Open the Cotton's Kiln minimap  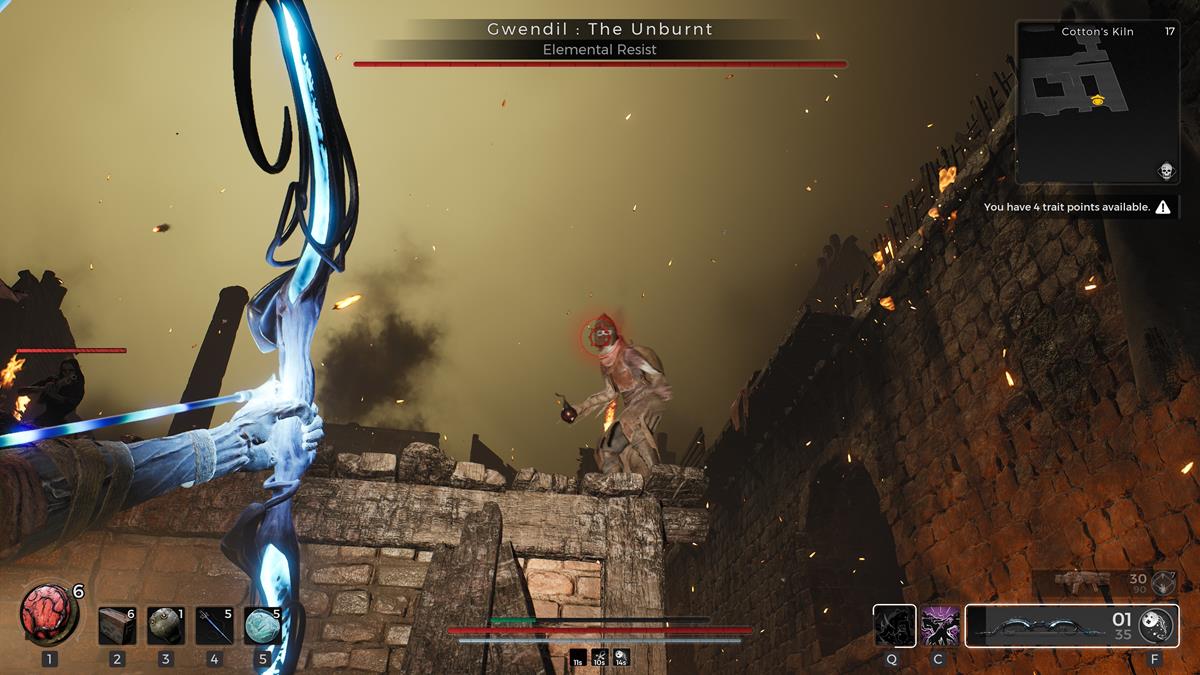1097,102
